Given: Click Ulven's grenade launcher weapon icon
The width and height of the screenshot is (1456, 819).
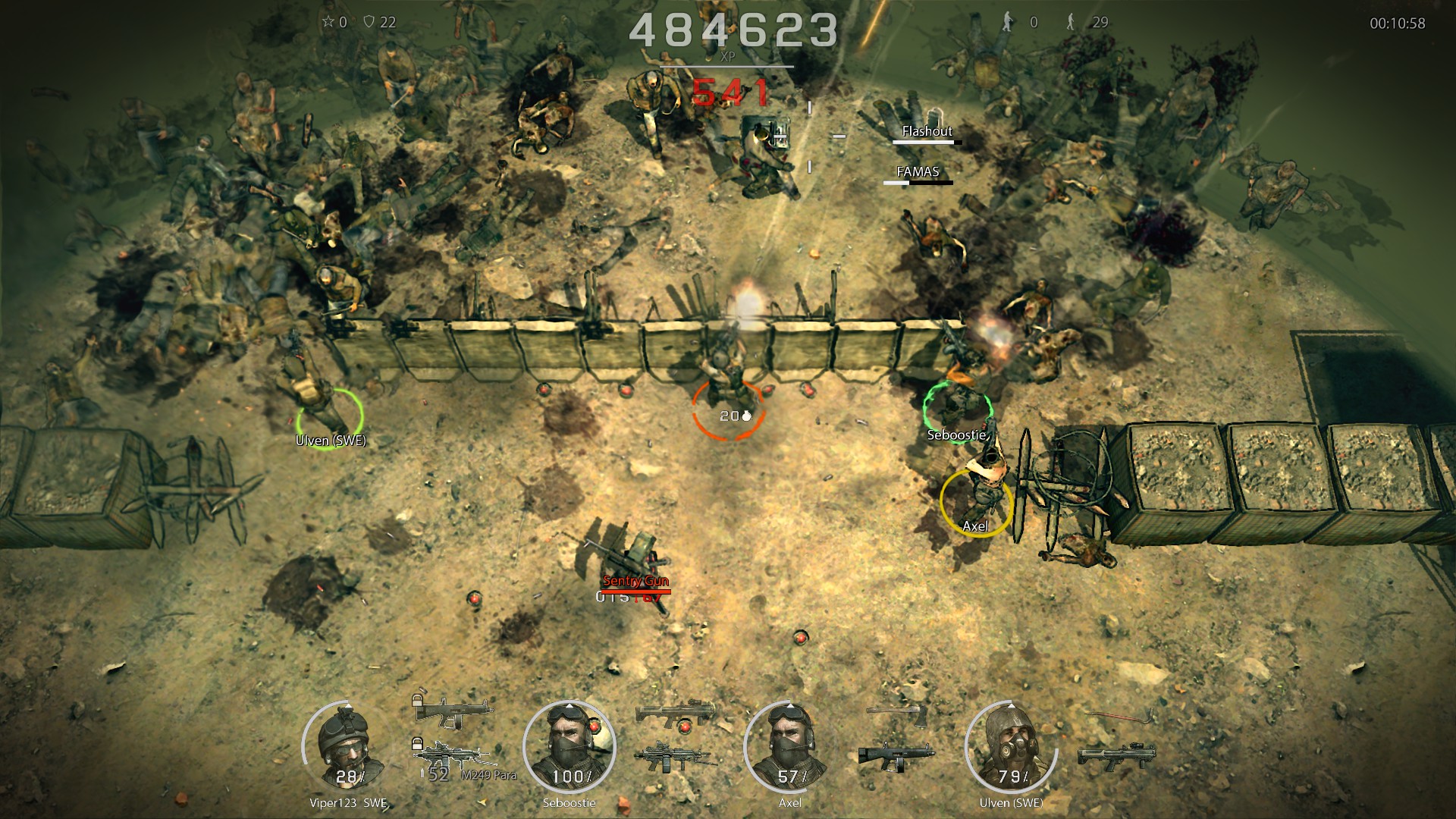Looking at the screenshot, I should tap(1116, 755).
